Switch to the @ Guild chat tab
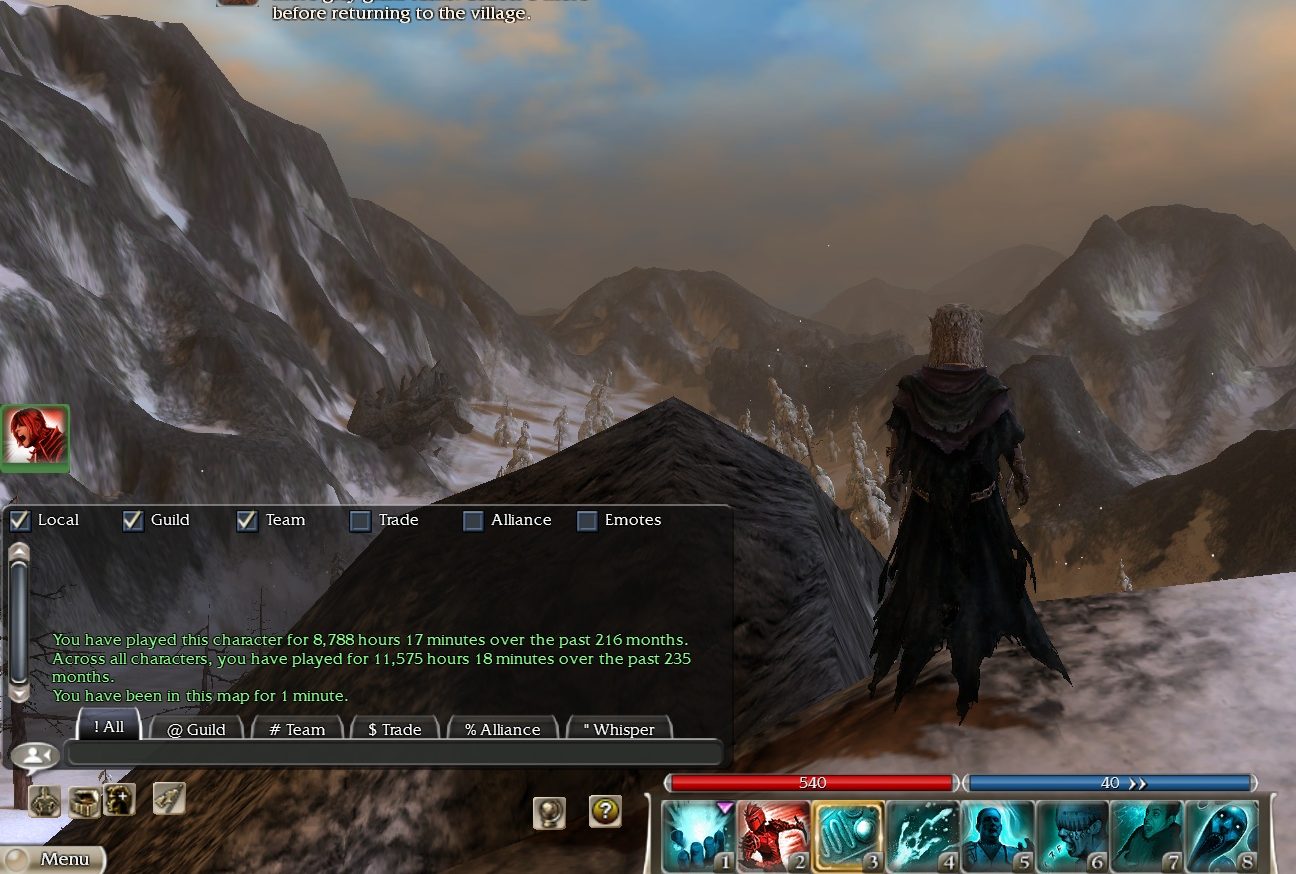1296x874 pixels. tap(196, 729)
